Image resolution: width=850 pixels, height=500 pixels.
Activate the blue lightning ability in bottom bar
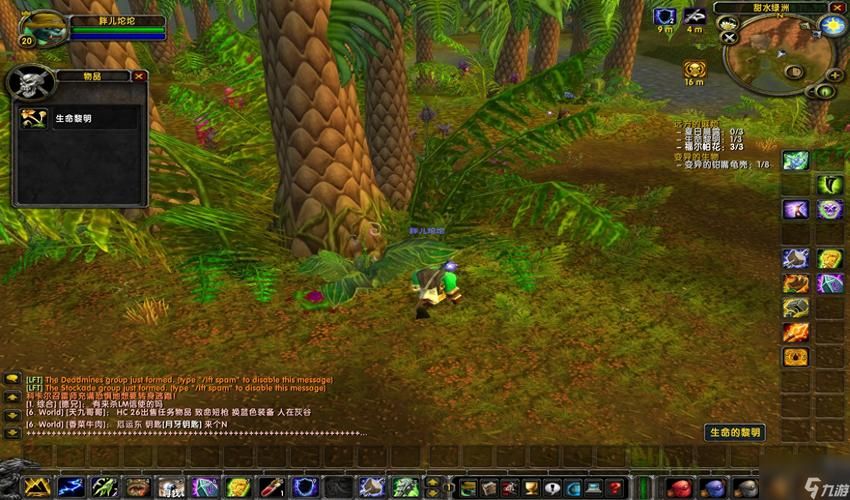point(70,487)
